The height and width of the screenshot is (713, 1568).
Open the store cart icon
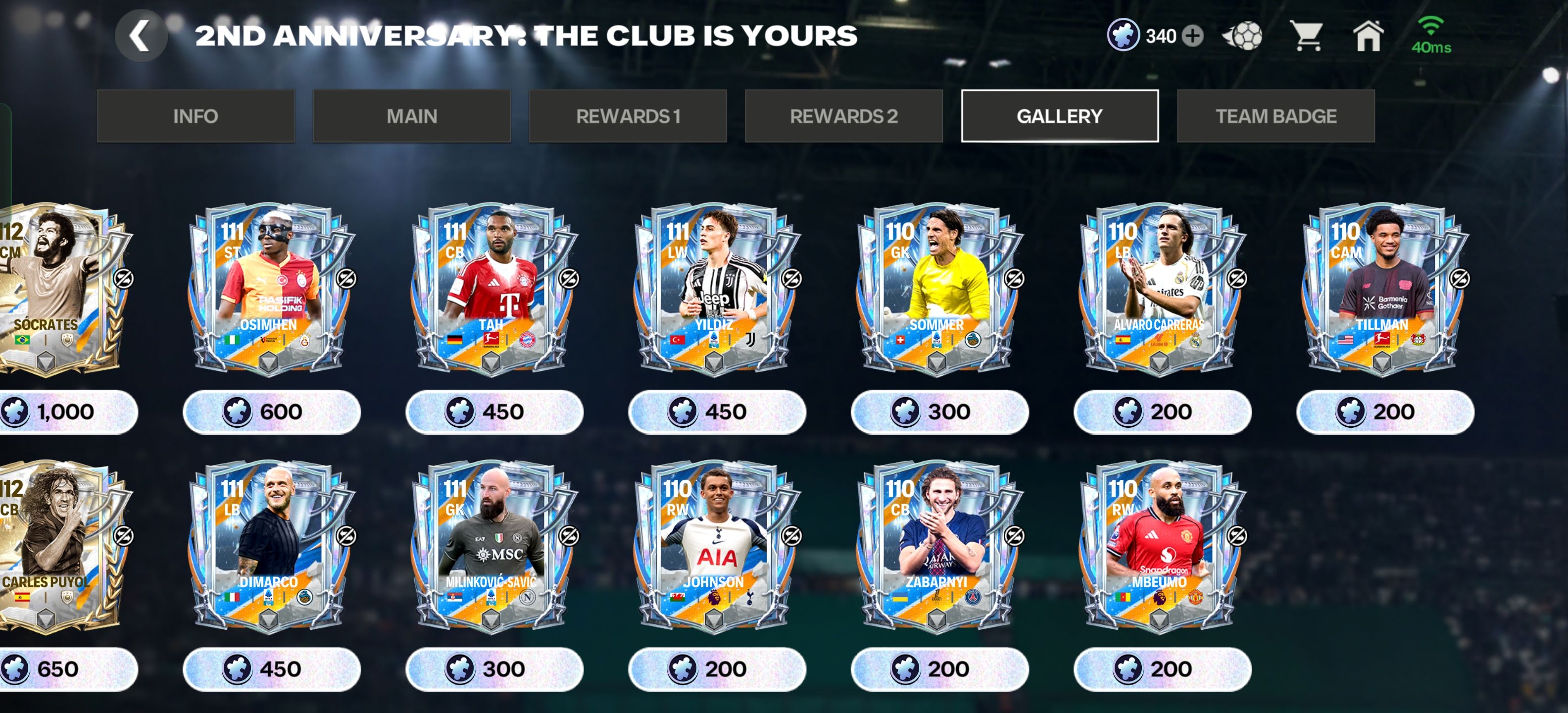[1306, 36]
